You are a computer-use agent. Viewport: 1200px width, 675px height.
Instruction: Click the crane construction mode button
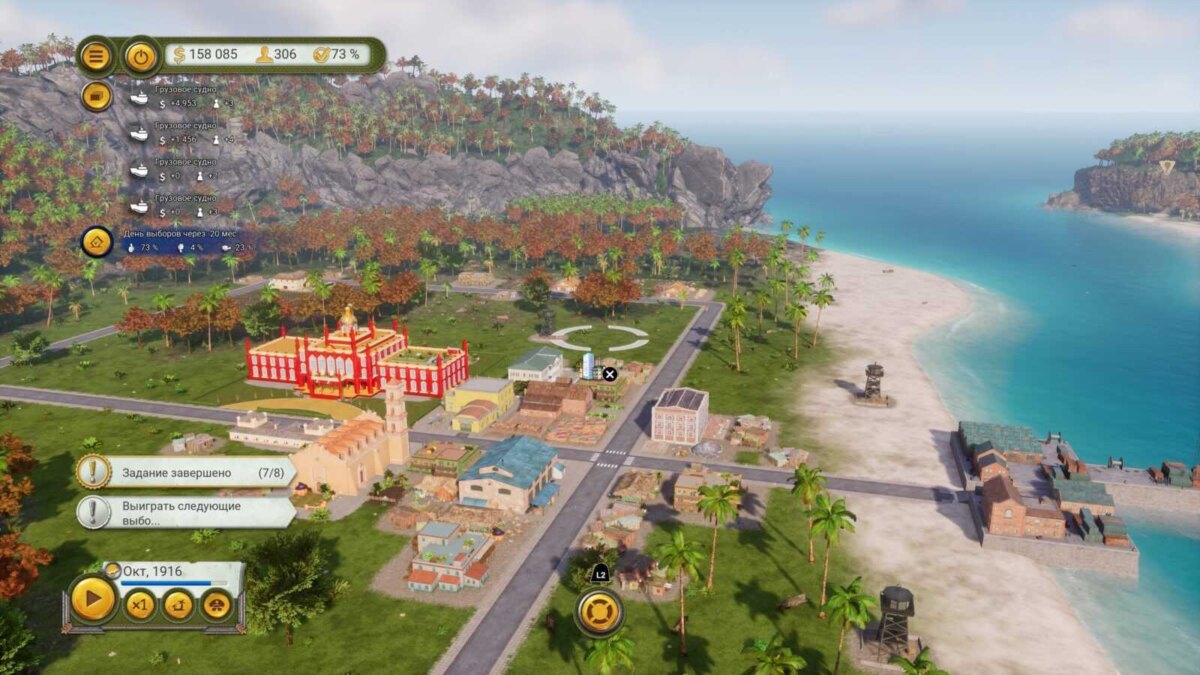(178, 605)
